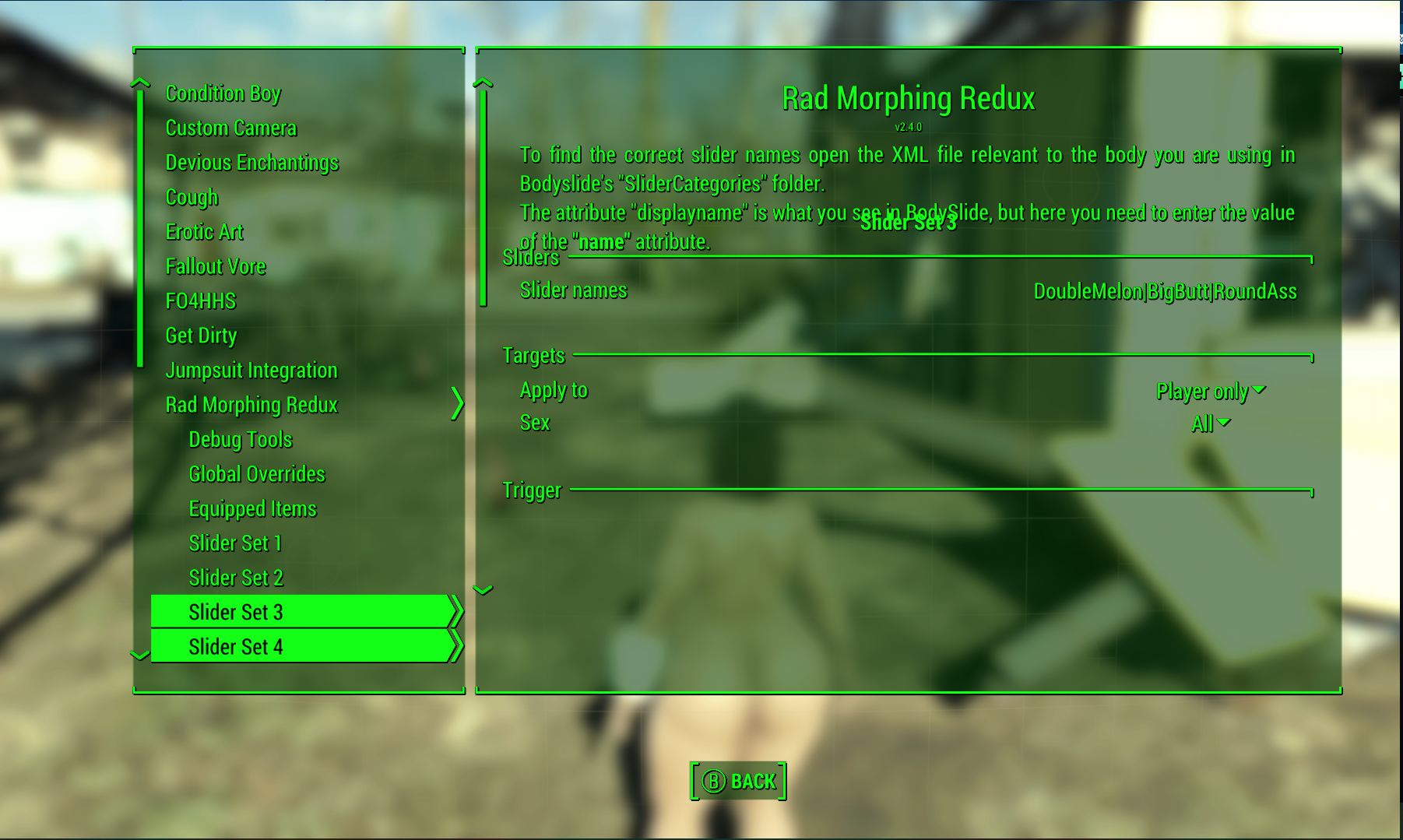Select the Jumpsuit Integration option

[251, 370]
